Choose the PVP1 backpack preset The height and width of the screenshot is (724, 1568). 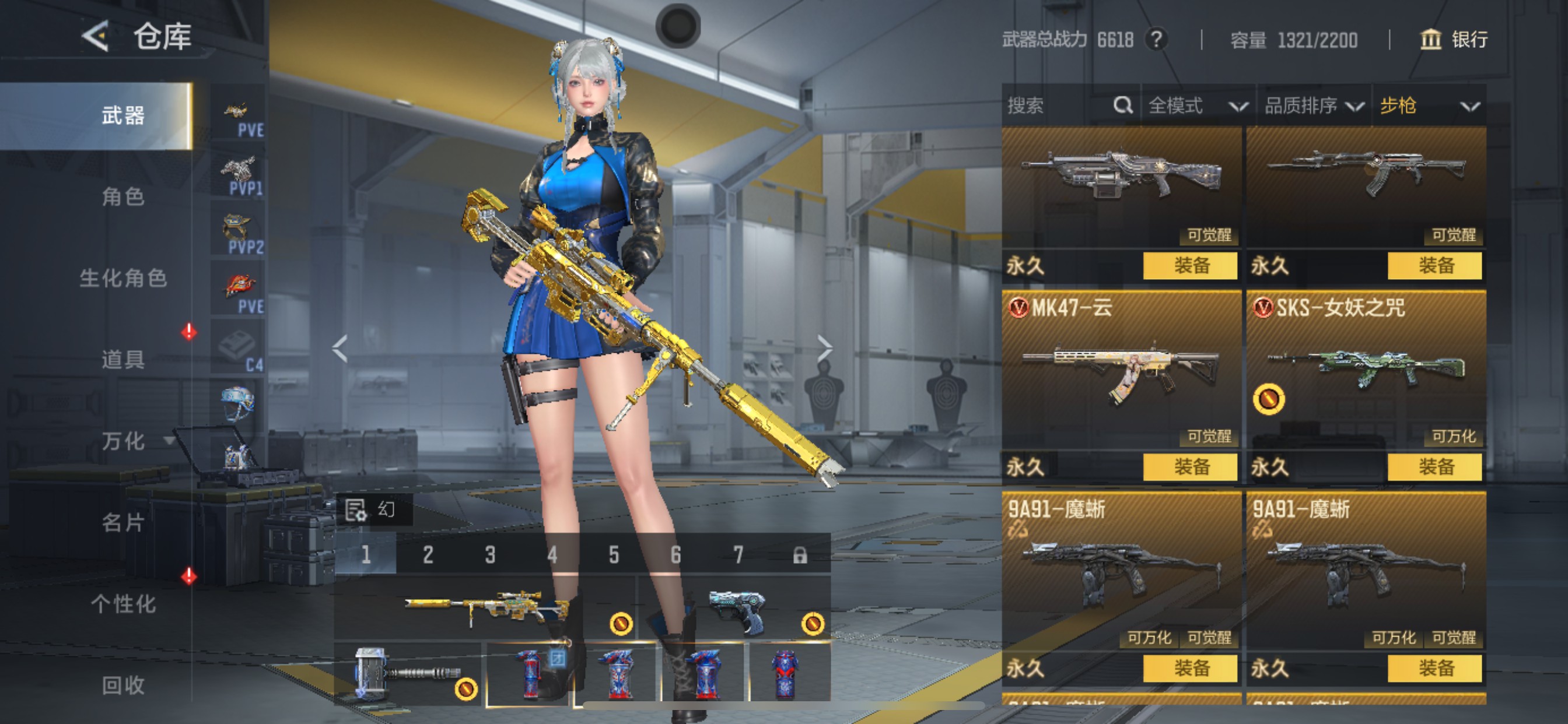point(239,176)
